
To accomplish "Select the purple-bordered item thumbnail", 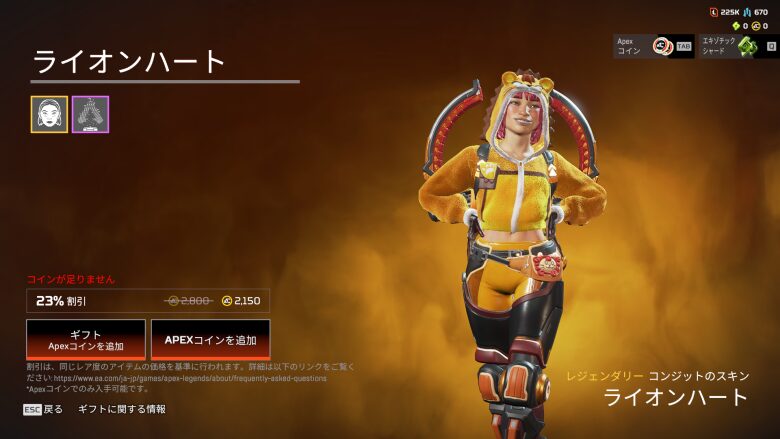I will [90, 114].
